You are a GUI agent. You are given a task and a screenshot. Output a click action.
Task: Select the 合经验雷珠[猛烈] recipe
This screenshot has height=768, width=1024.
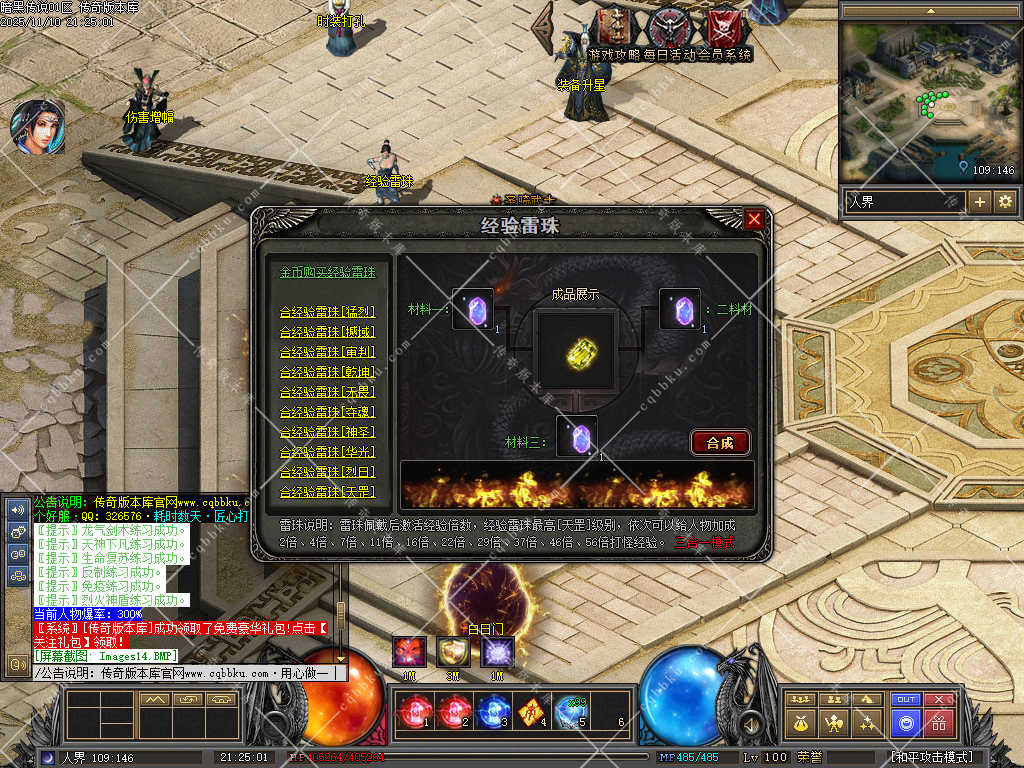click(x=328, y=312)
